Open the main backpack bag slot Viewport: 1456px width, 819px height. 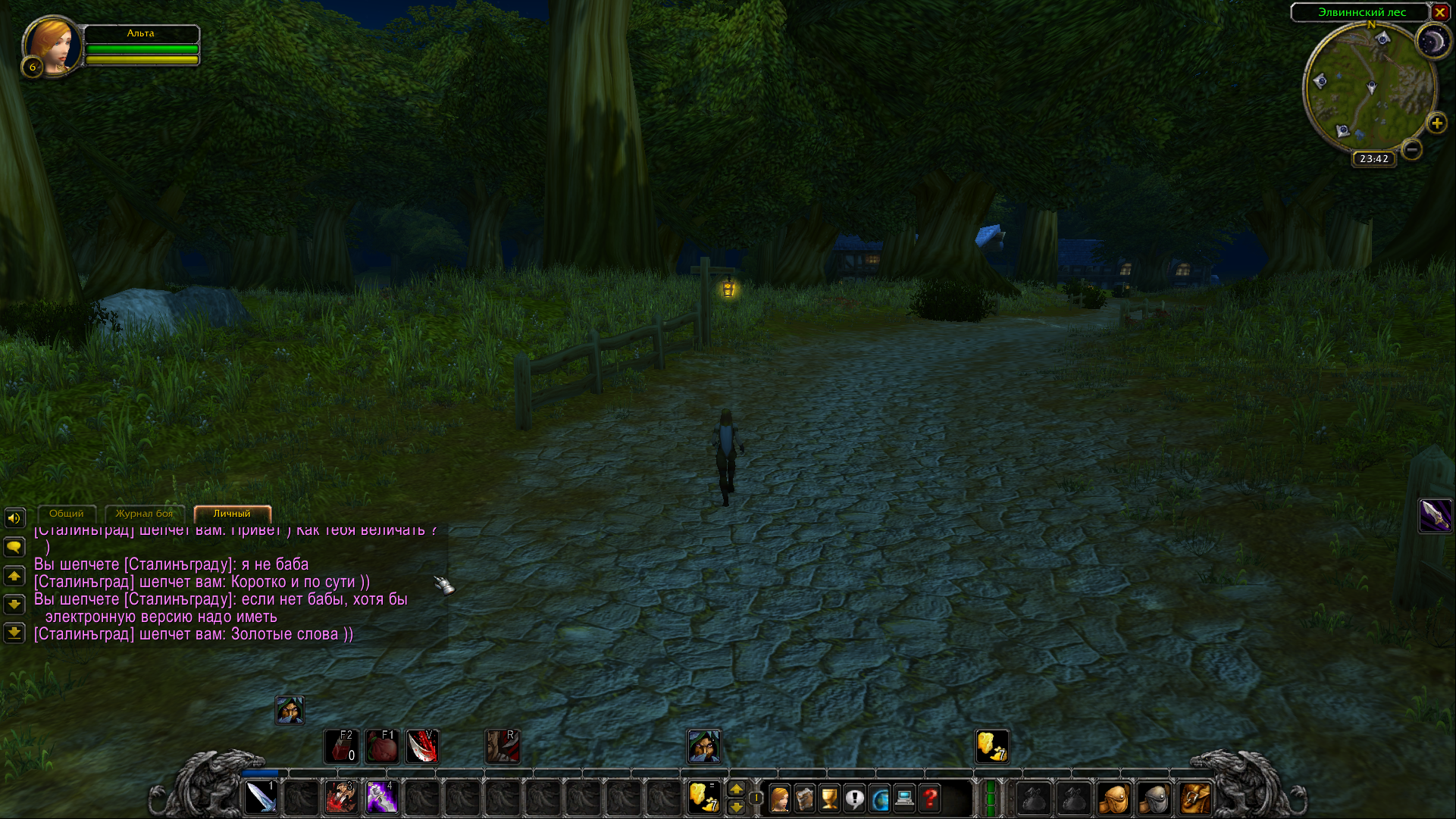click(x=1195, y=799)
